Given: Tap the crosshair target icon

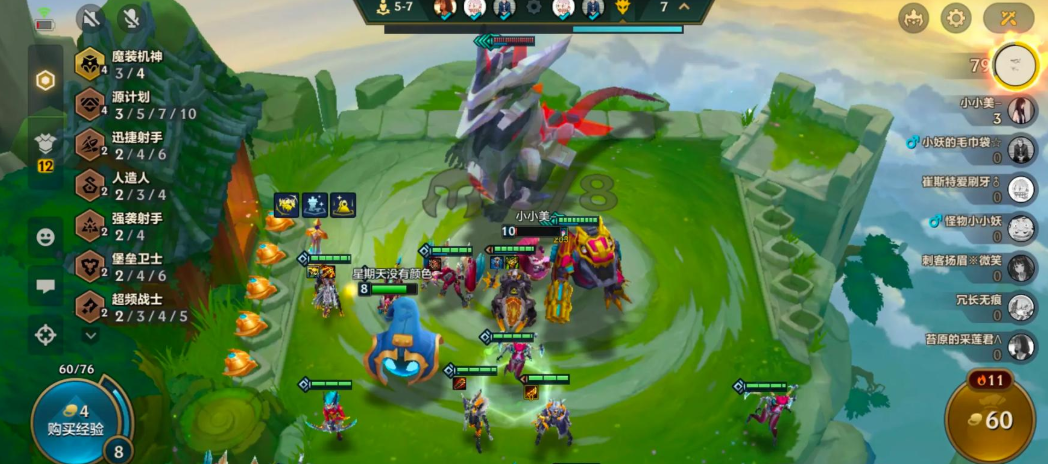Looking at the screenshot, I should pos(45,335).
